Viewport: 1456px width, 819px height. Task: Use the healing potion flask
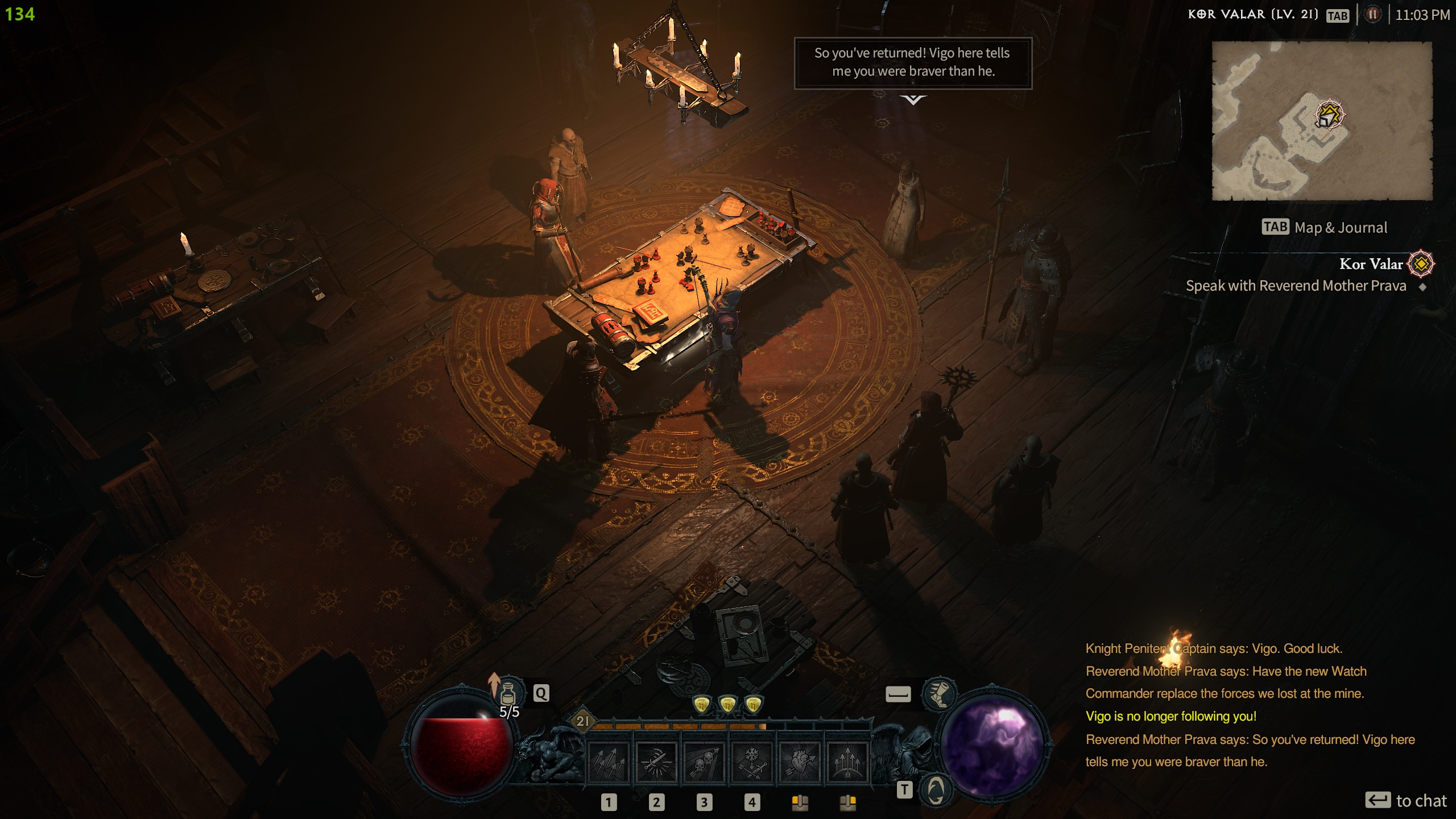click(x=507, y=693)
